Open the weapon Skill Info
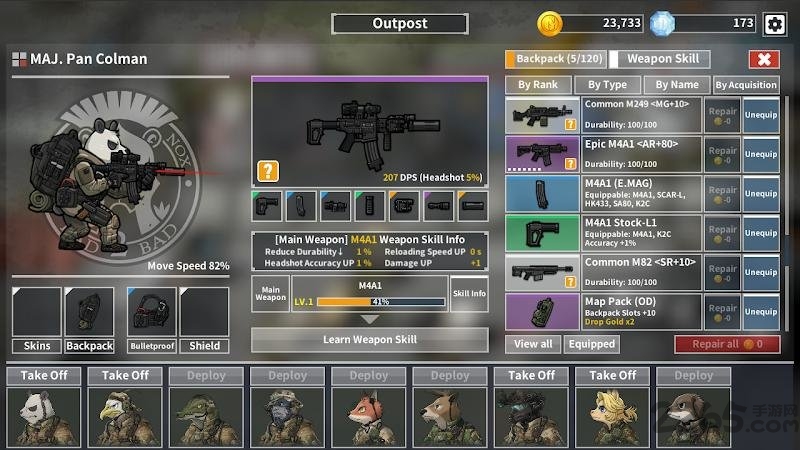This screenshot has width=800, height=450. point(469,294)
